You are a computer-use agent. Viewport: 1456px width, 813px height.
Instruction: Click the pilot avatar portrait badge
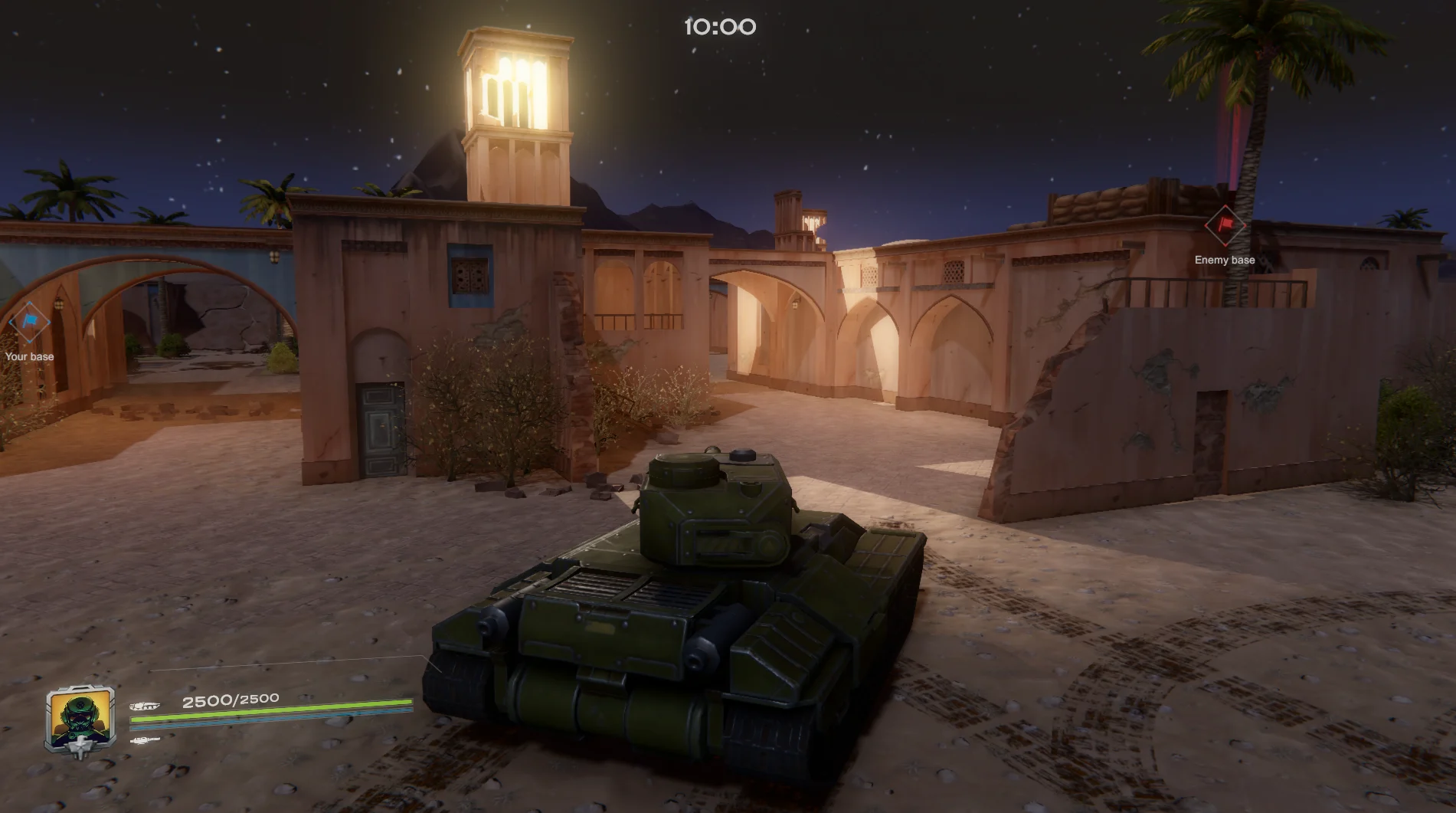point(80,719)
